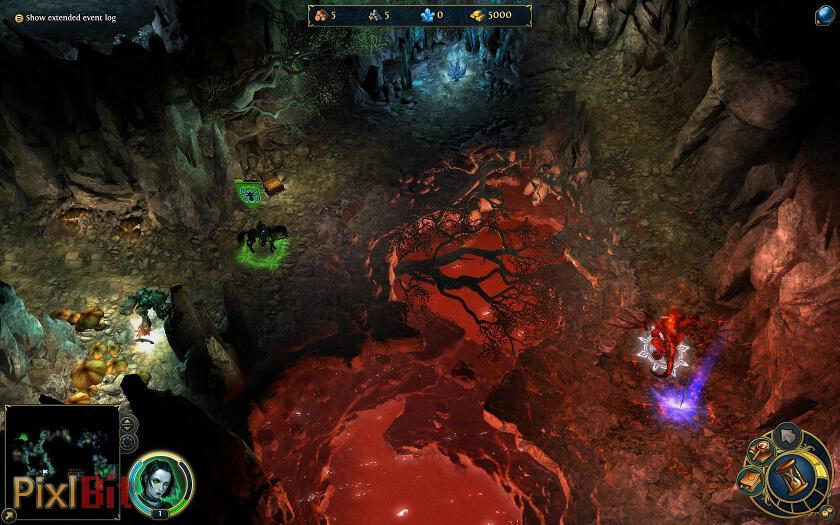Click the round button below minimap arrows
Screen dimensions: 840x525
coord(128,443)
